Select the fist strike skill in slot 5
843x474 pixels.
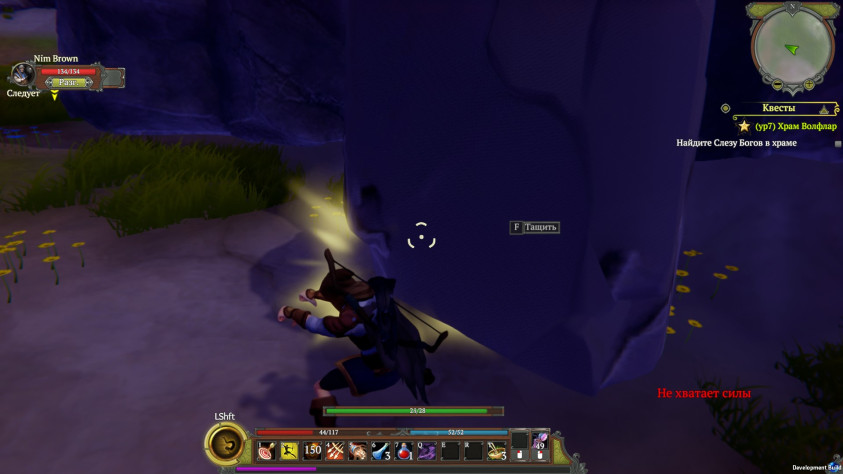pyautogui.click(x=358, y=450)
